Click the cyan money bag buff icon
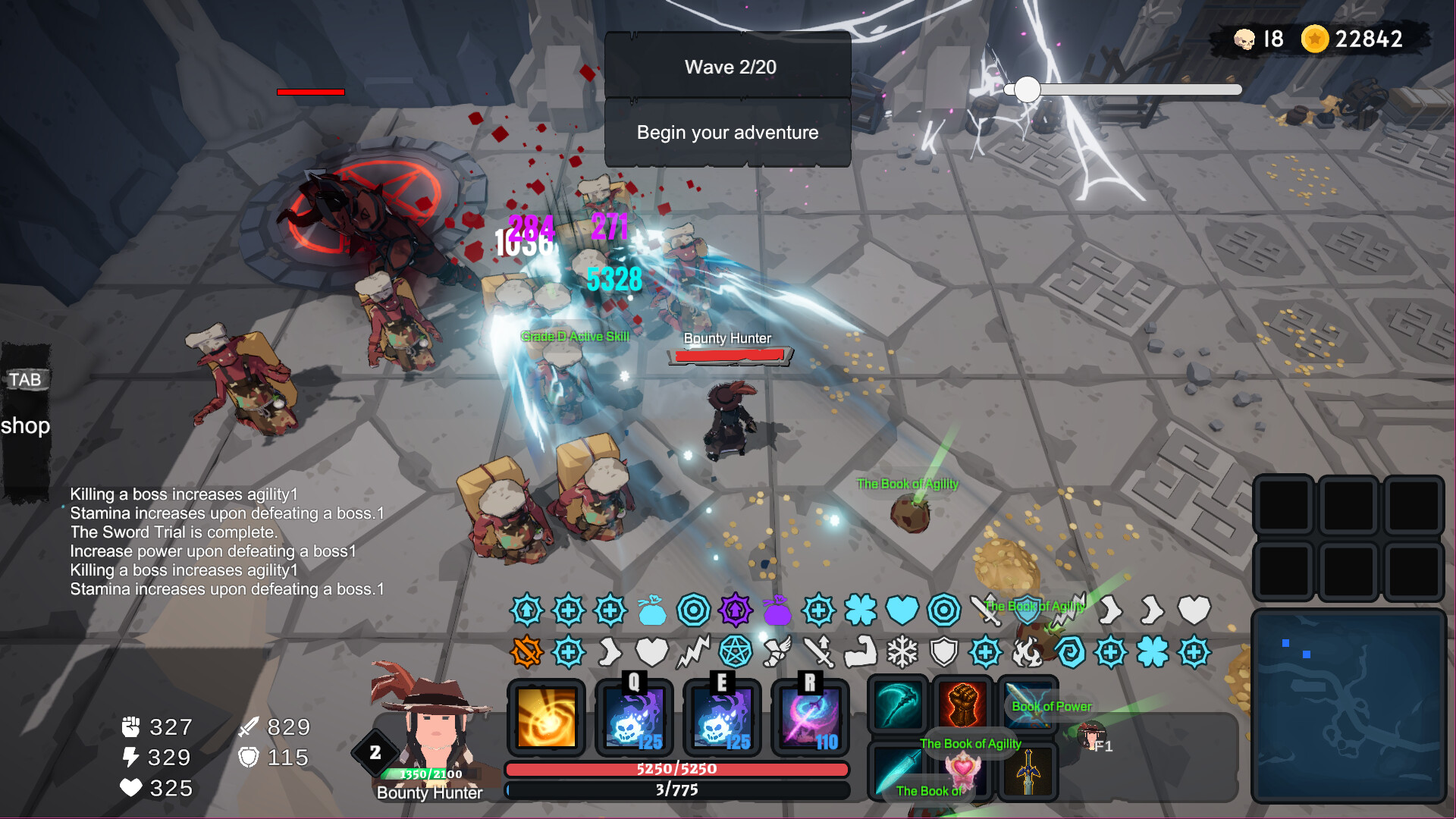 pyautogui.click(x=652, y=610)
